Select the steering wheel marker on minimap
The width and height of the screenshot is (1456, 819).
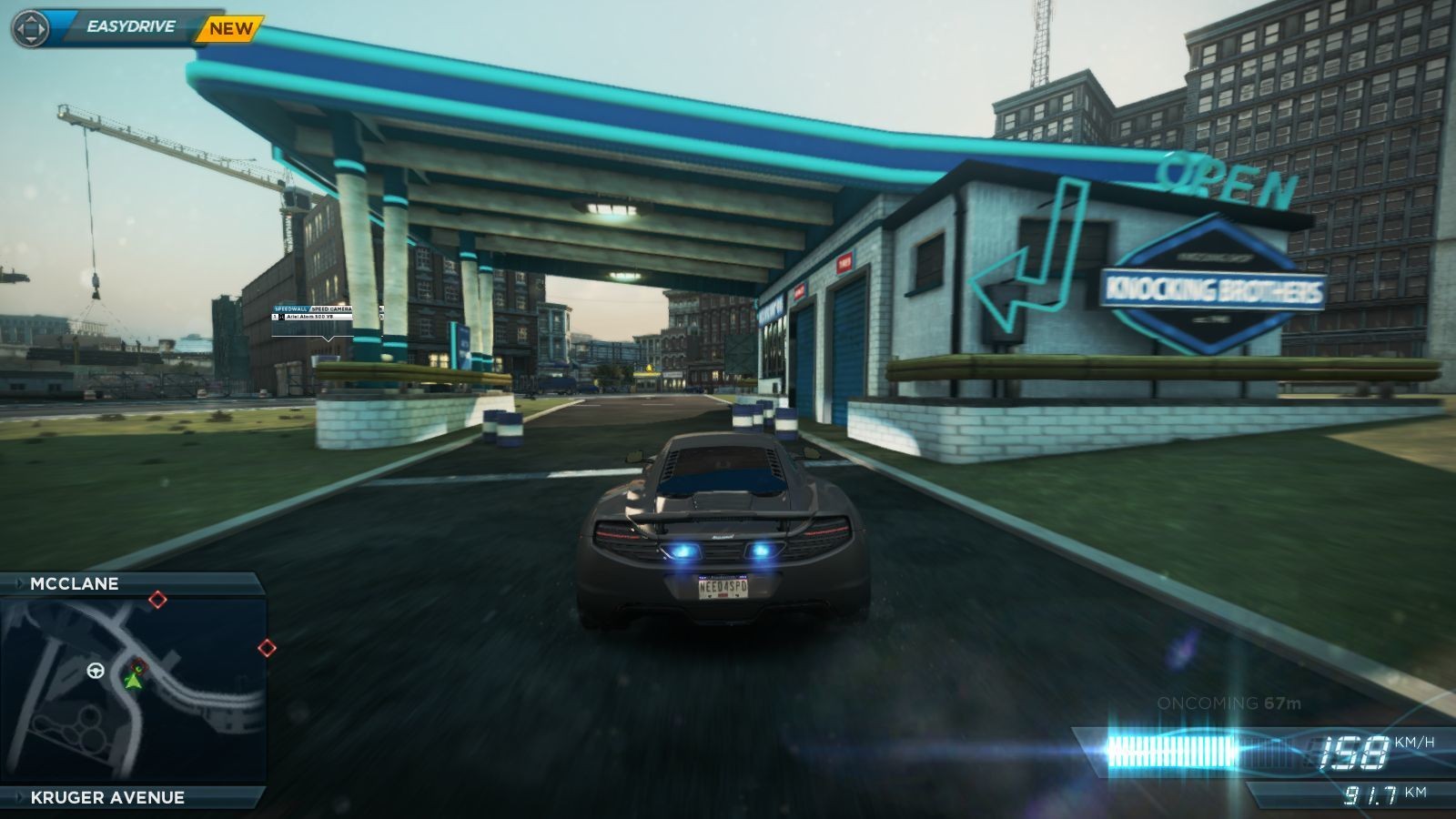(x=95, y=672)
